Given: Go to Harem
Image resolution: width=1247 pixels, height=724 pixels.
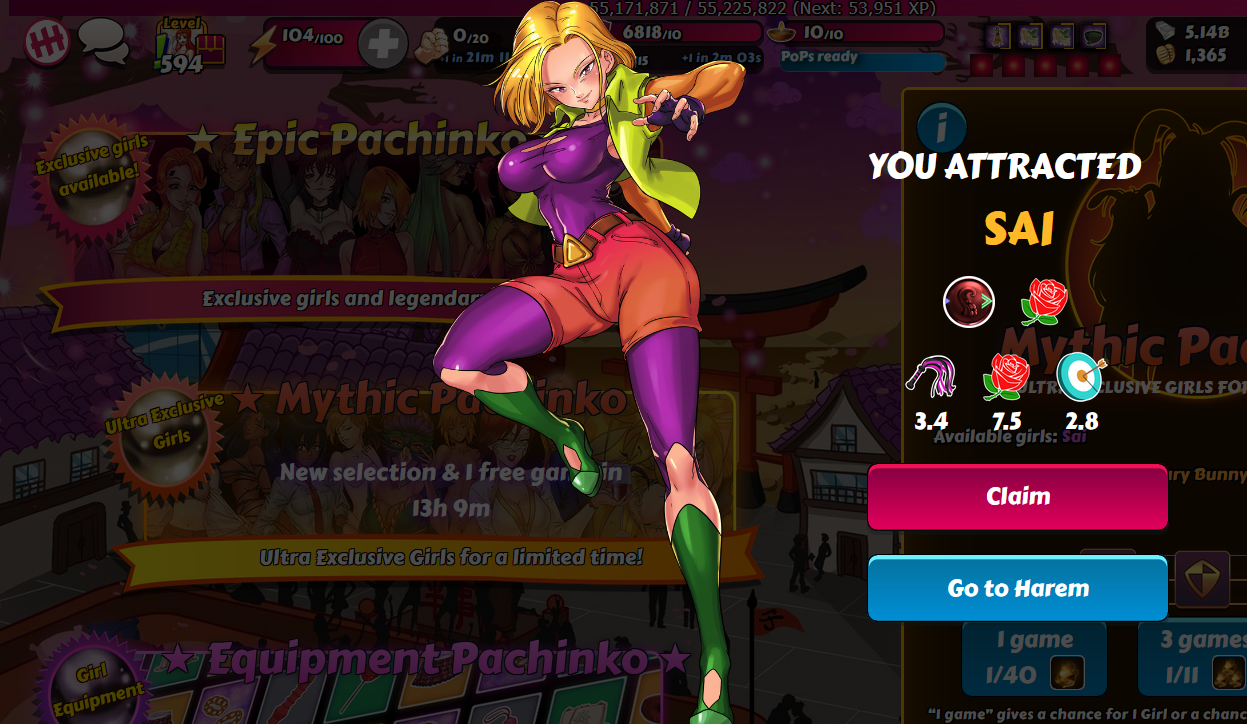Looking at the screenshot, I should coord(1017,588).
